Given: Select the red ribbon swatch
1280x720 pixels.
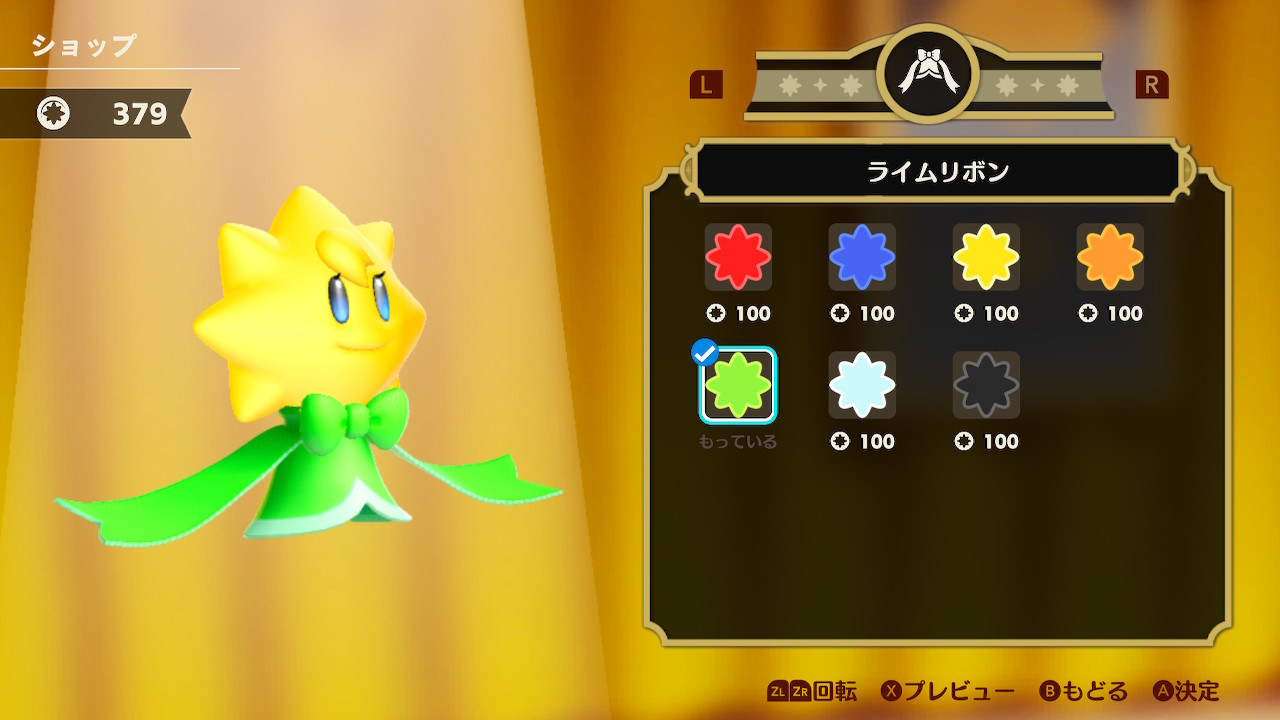Looking at the screenshot, I should coord(738,257).
